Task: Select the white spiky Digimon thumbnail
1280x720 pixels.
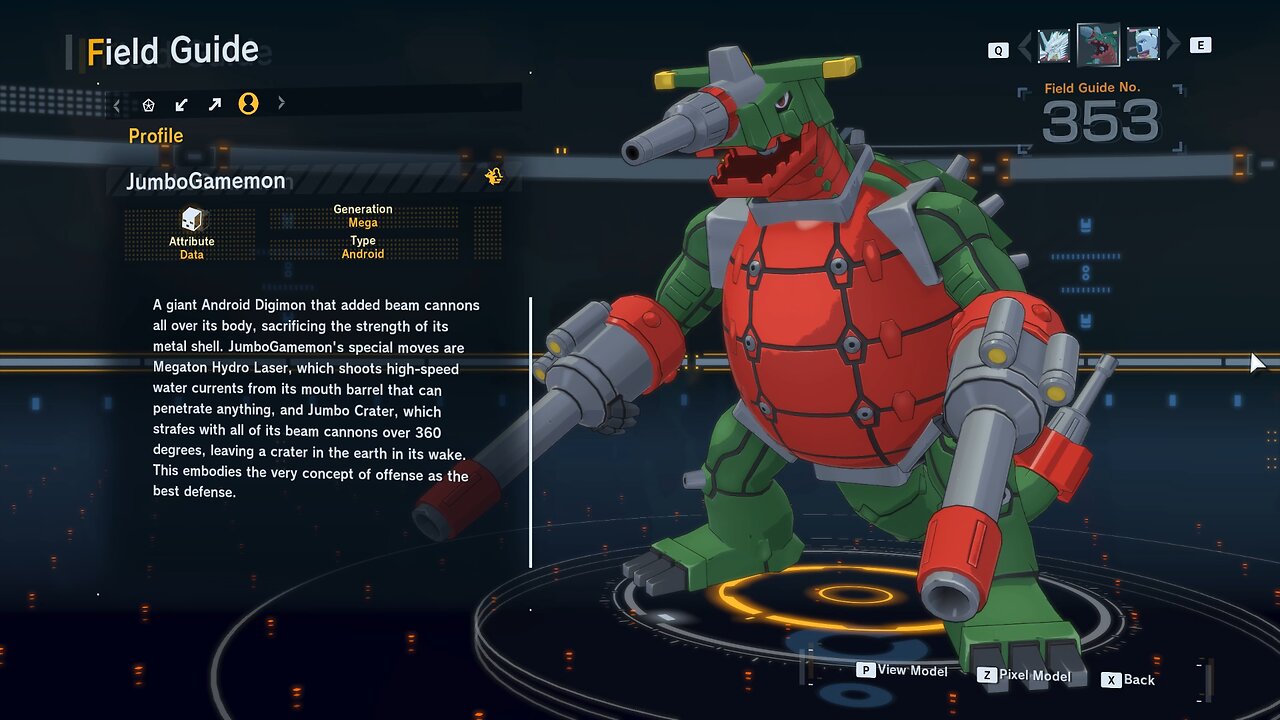Action: click(x=1054, y=45)
